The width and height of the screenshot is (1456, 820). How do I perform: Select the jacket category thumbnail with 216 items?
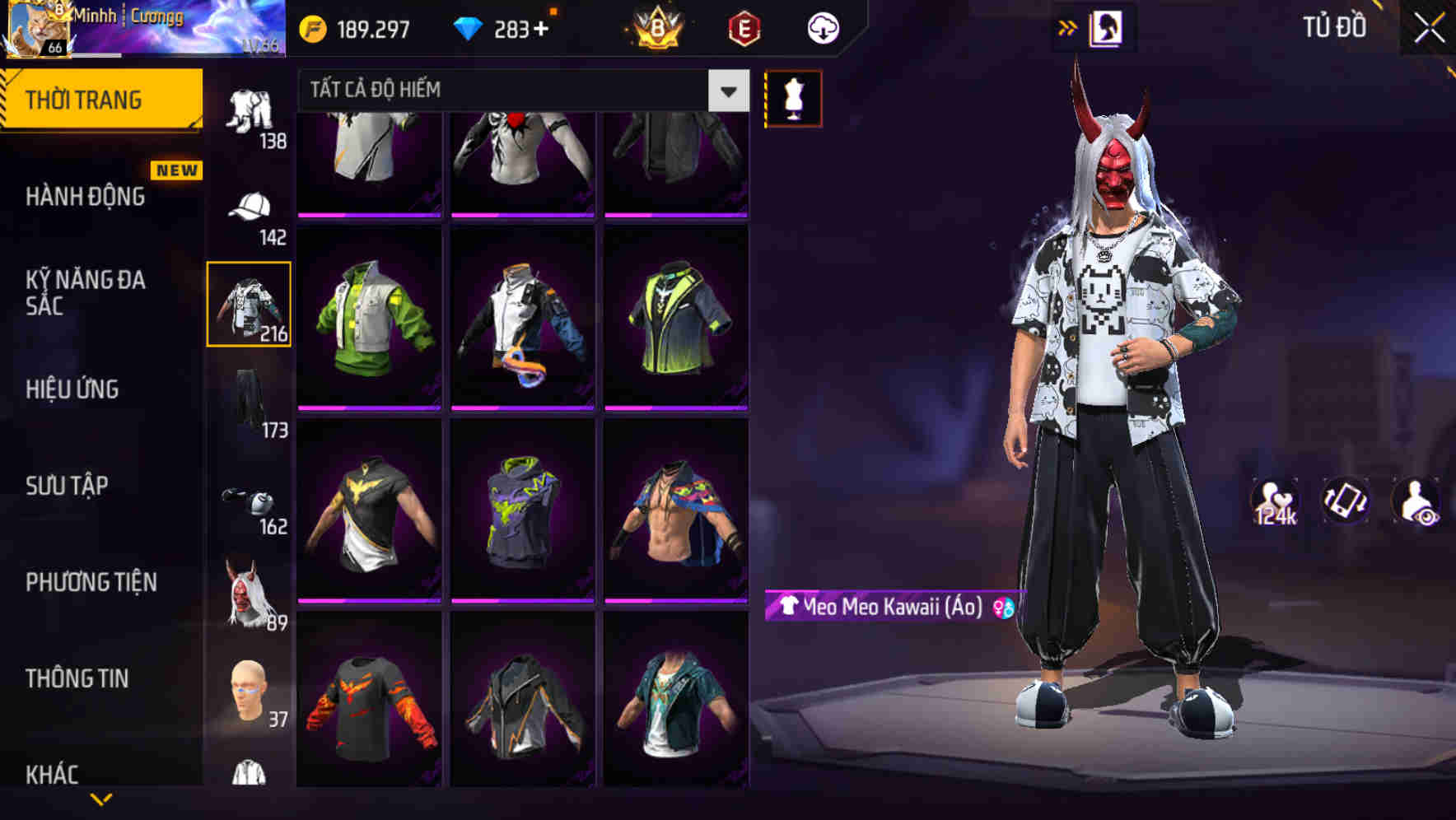[x=249, y=303]
